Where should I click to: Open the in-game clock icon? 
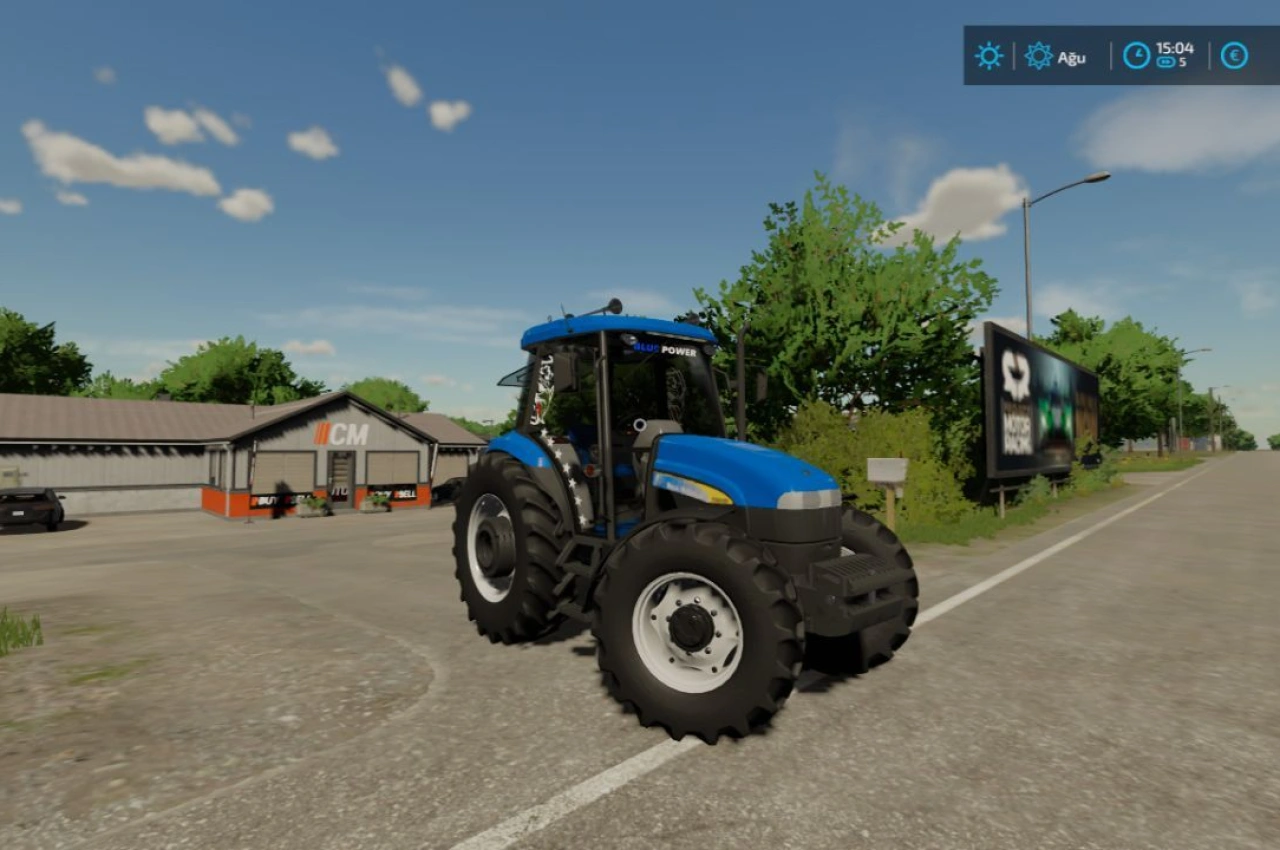coord(1135,55)
